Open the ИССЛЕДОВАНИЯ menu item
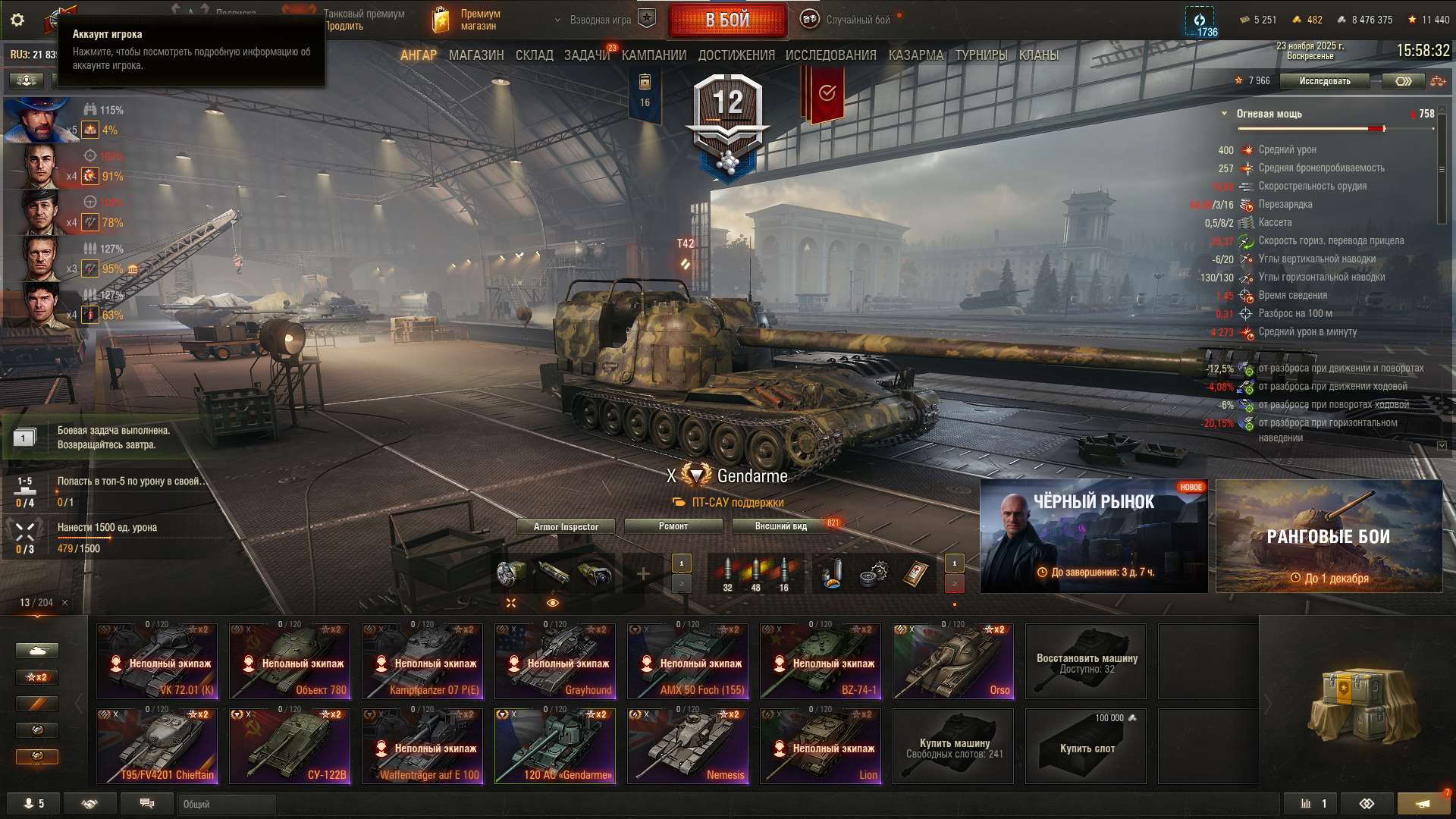 830,55
